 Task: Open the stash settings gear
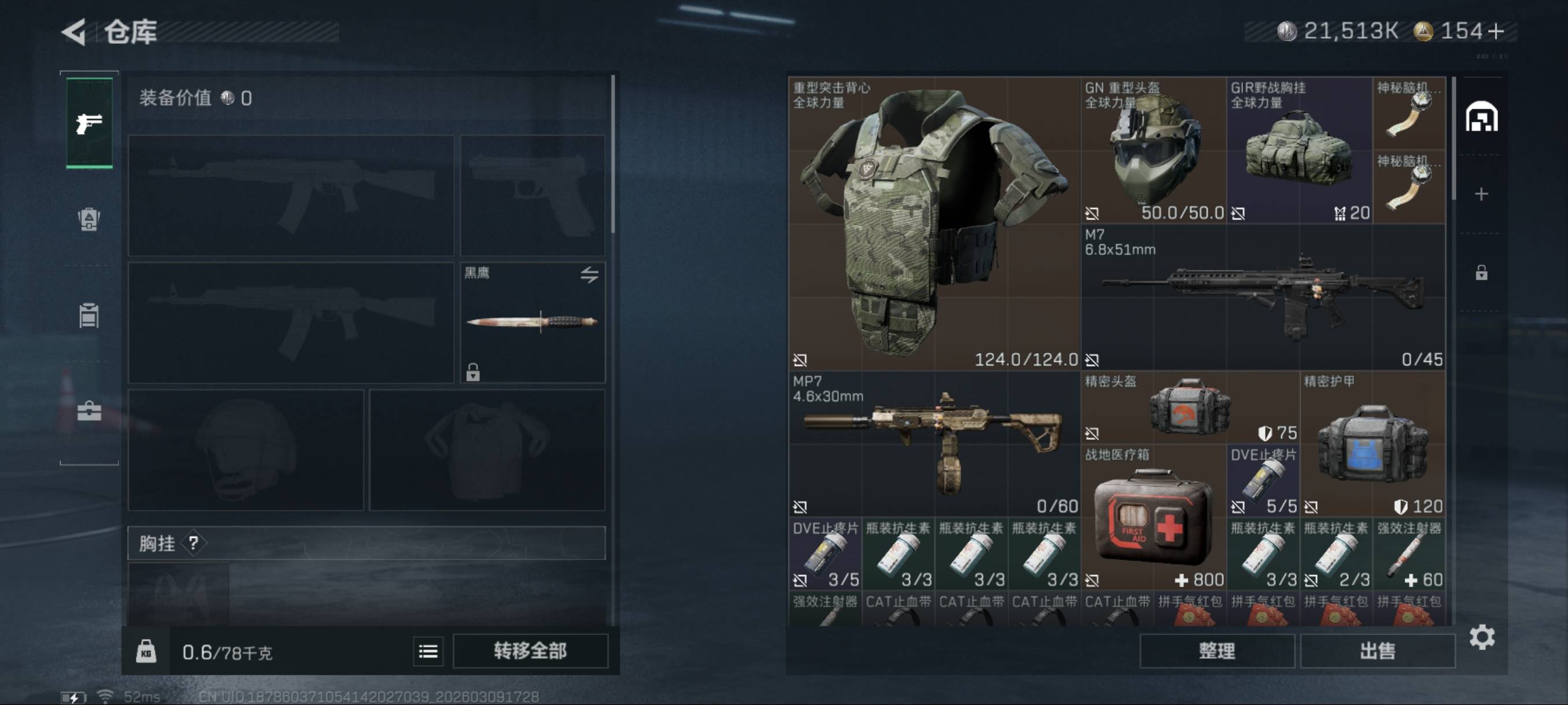click(x=1482, y=637)
